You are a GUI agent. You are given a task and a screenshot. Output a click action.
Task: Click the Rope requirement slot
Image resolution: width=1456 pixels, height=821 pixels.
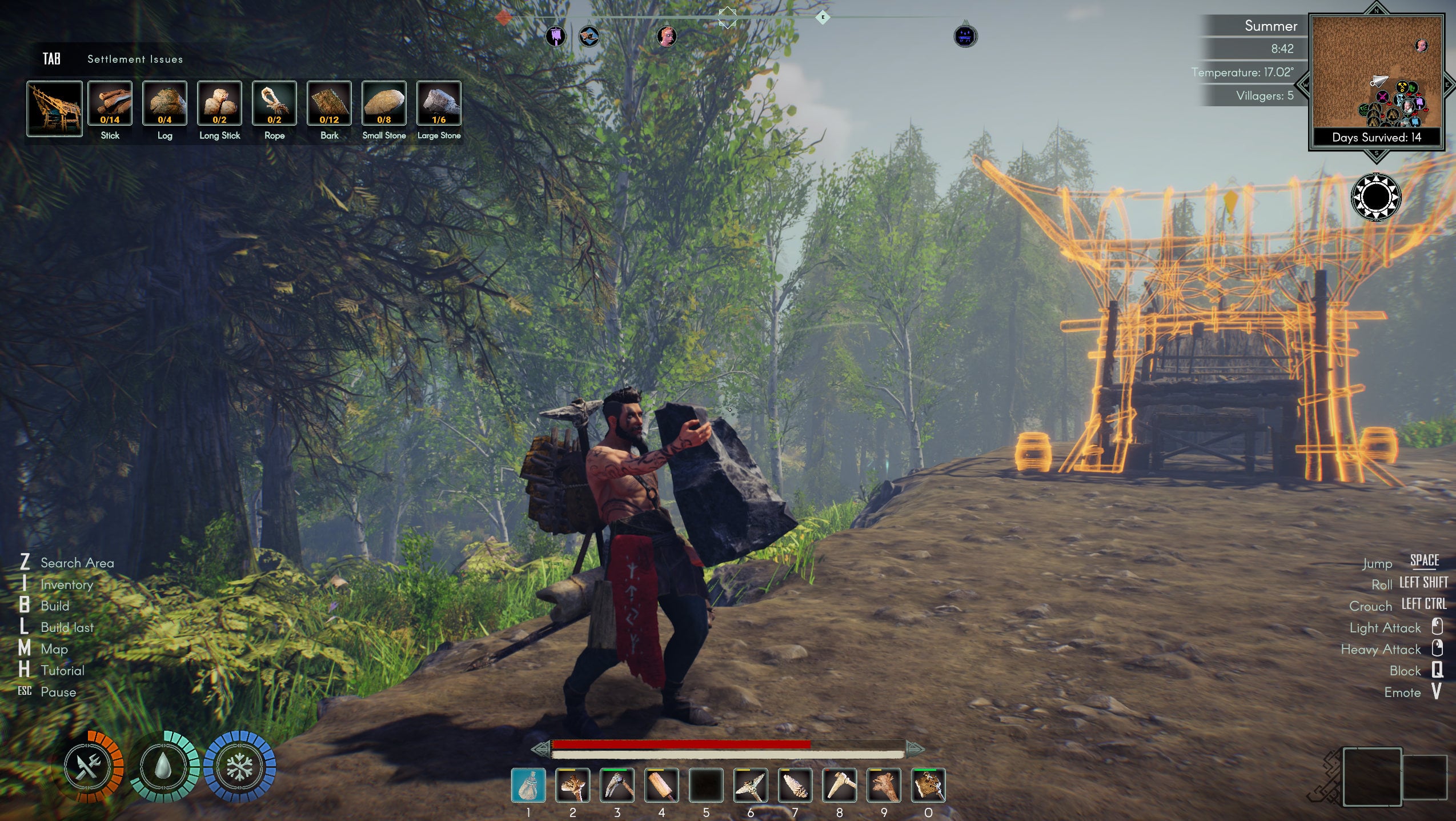(274, 103)
